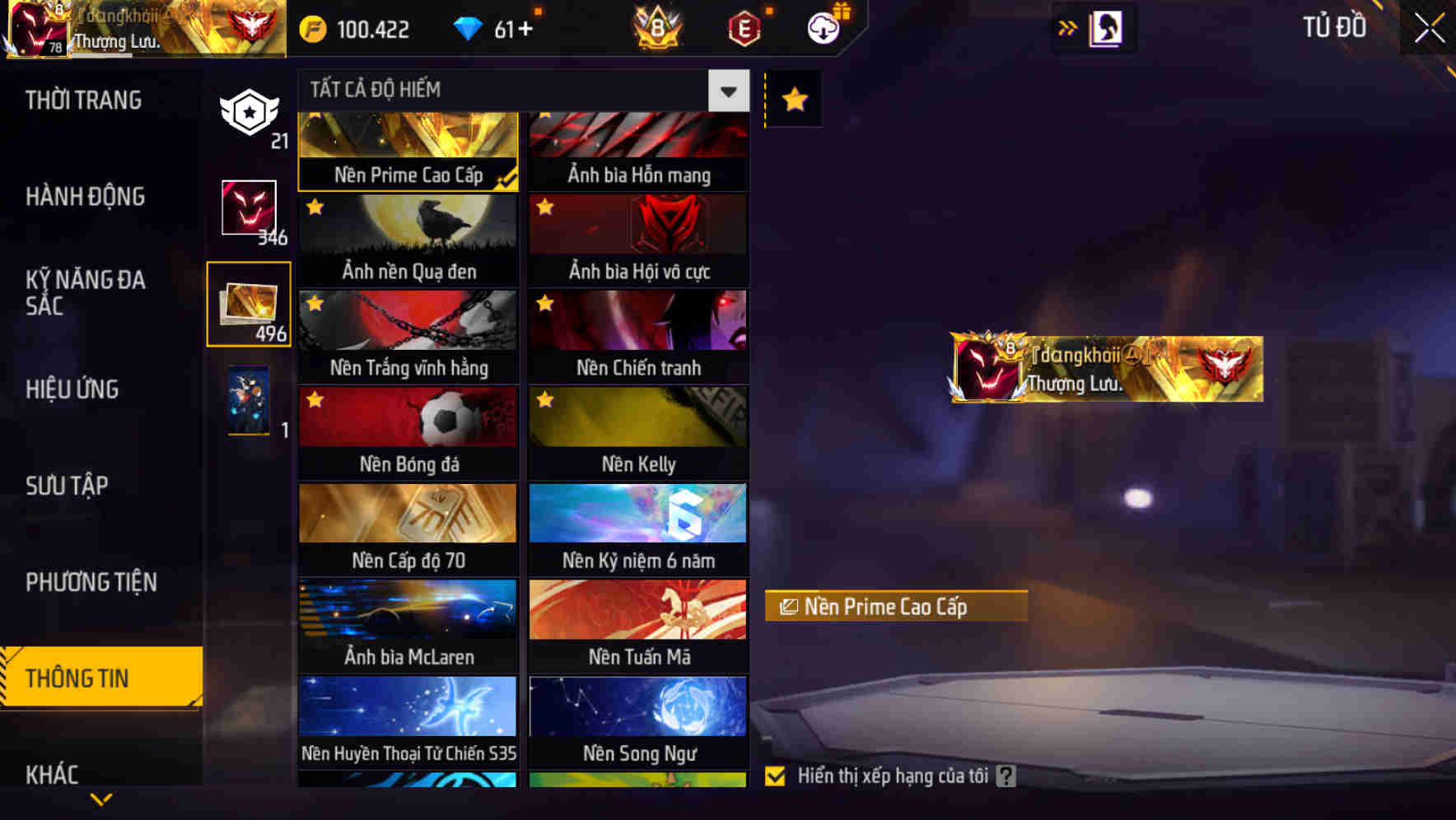Collapse the panel using the double arrows
Screen dimensions: 1456x820
[x=1068, y=27]
